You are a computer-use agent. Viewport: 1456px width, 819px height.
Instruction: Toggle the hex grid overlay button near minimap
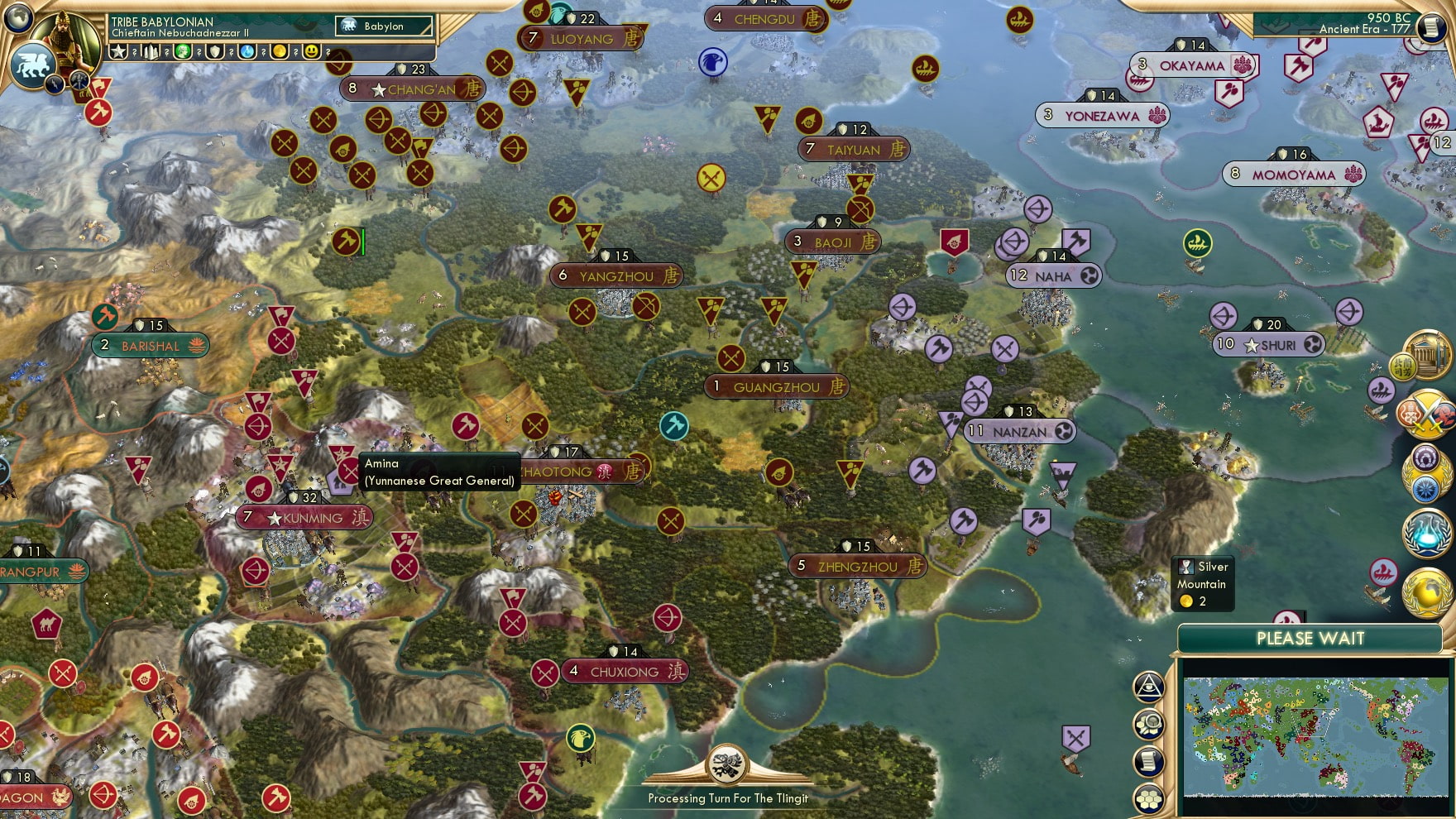[1148, 797]
